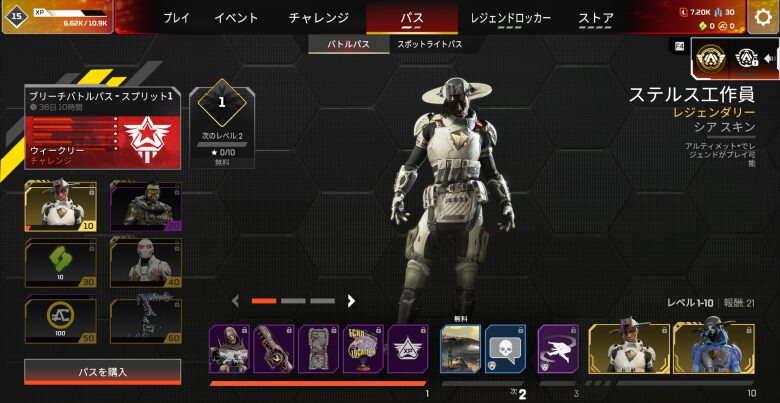Switch to the スポットライトパス sub-tab
This screenshot has height=403, width=780.
click(x=430, y=45)
